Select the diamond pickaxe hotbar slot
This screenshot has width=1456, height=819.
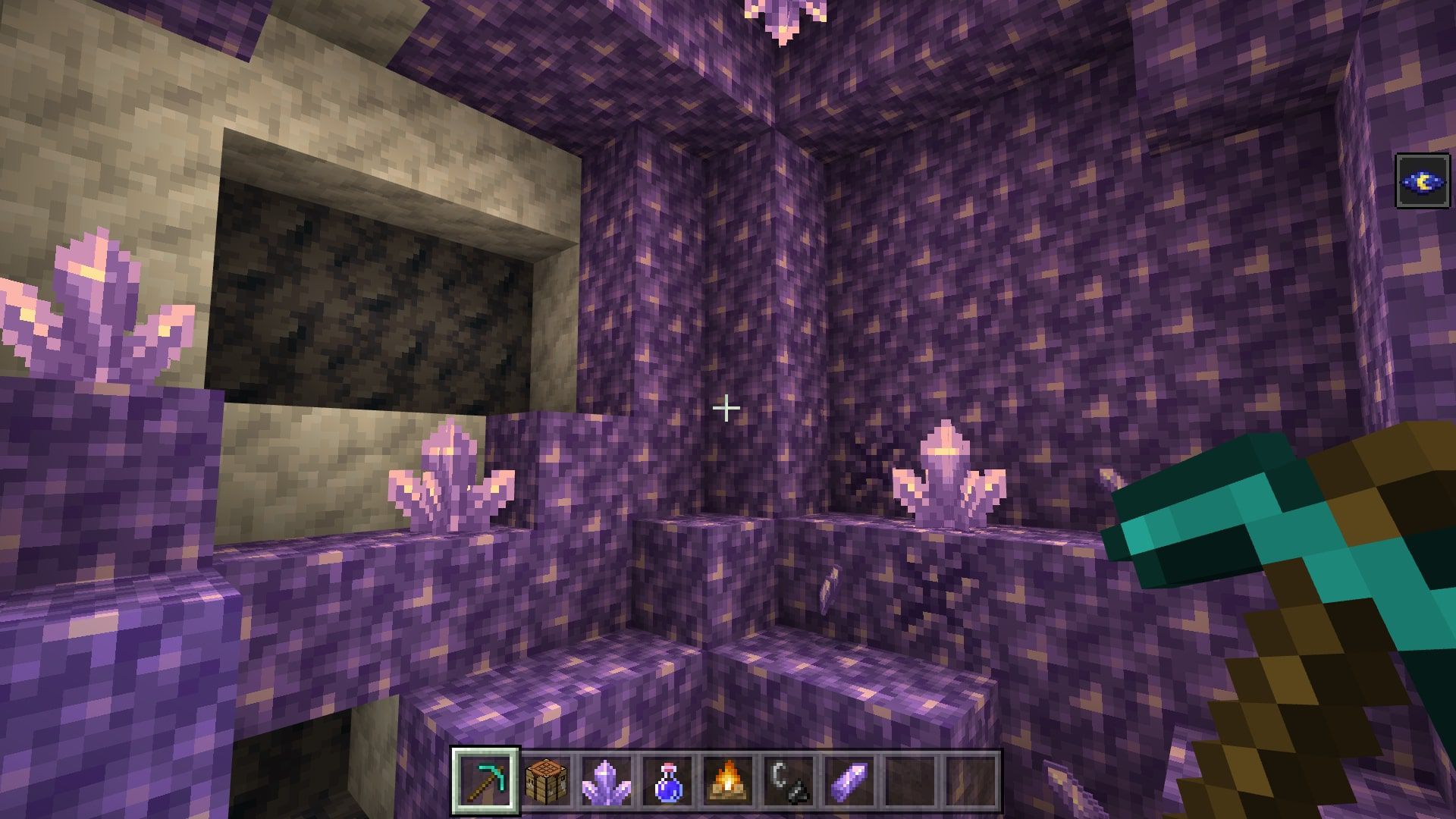tap(485, 781)
